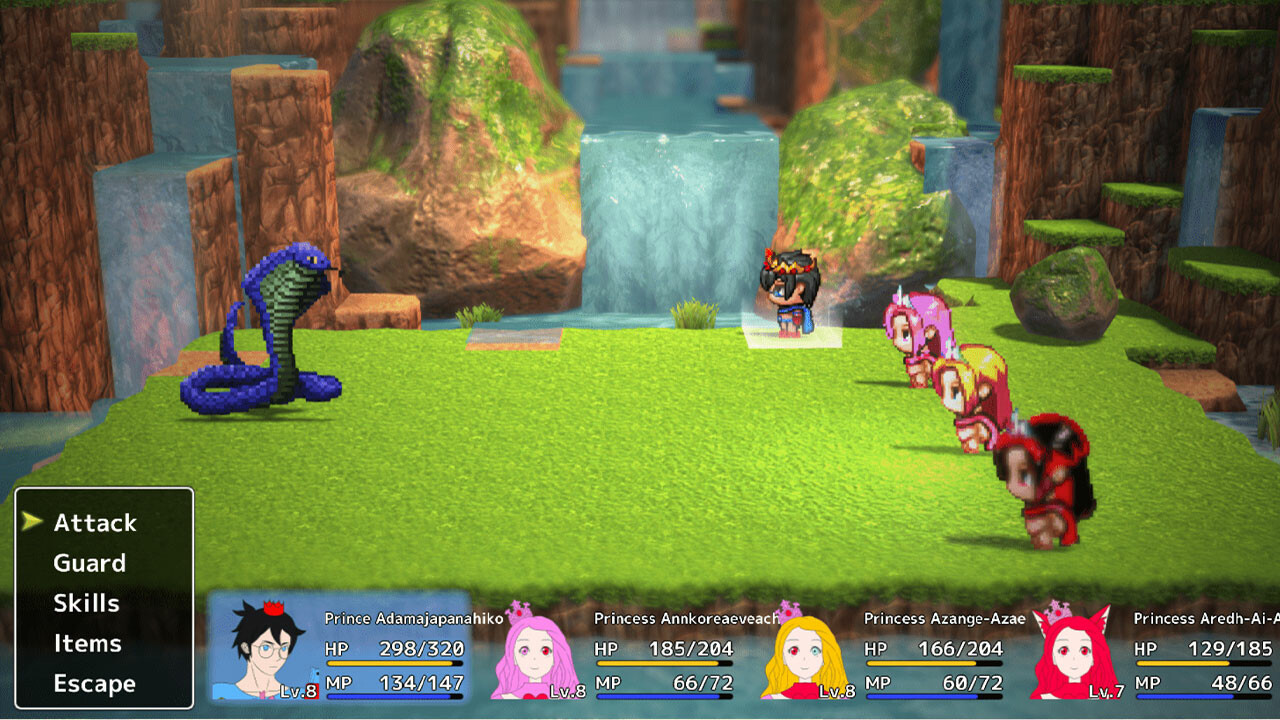Image resolution: width=1280 pixels, height=720 pixels.
Task: Select the Attack command
Action: [x=95, y=523]
